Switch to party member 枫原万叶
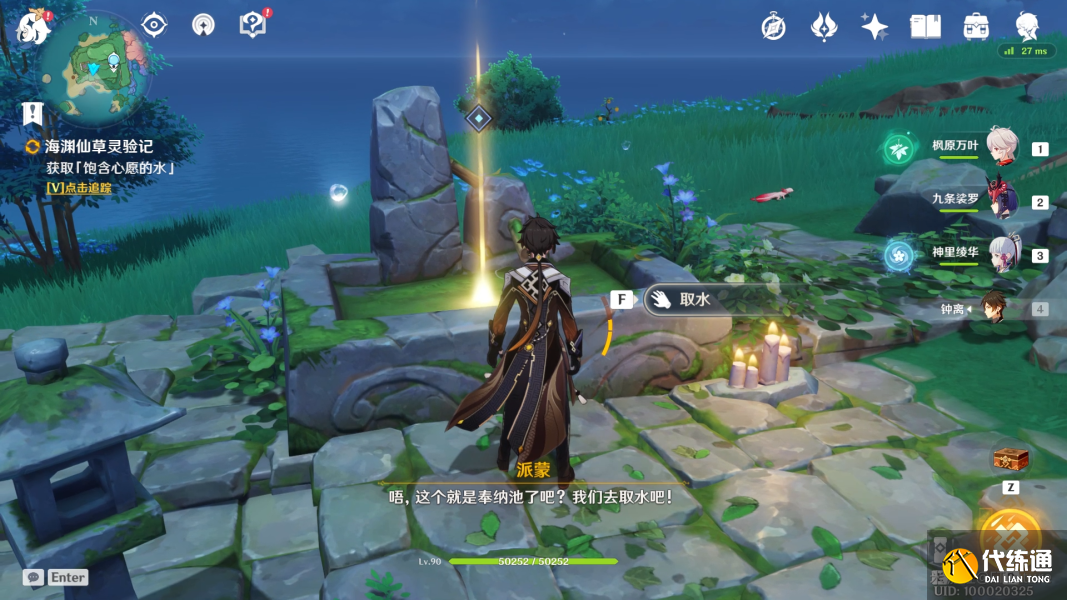Image resolution: width=1067 pixels, height=600 pixels. click(x=1001, y=148)
